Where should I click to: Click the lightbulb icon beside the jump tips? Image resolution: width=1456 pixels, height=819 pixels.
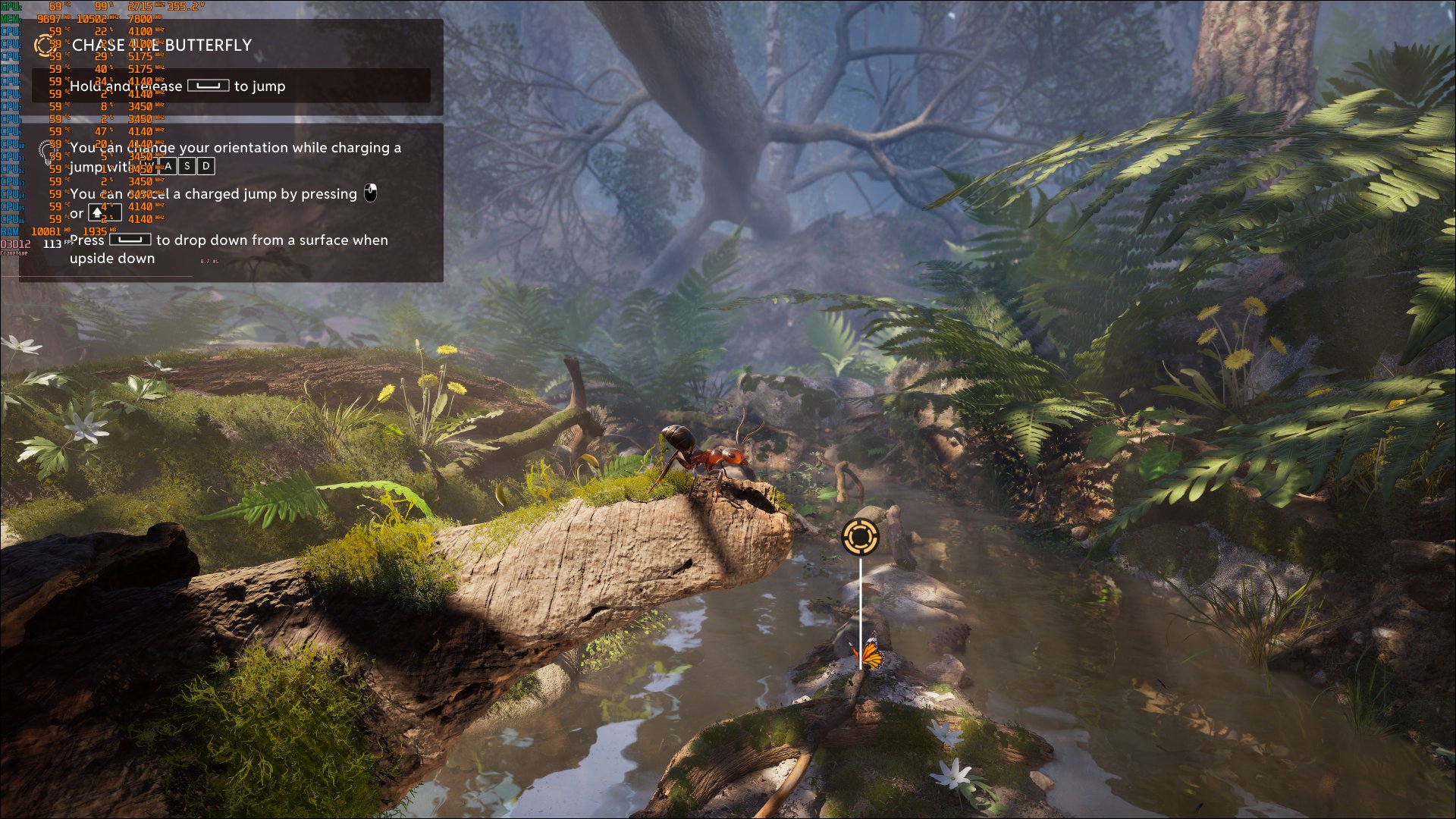[45, 152]
